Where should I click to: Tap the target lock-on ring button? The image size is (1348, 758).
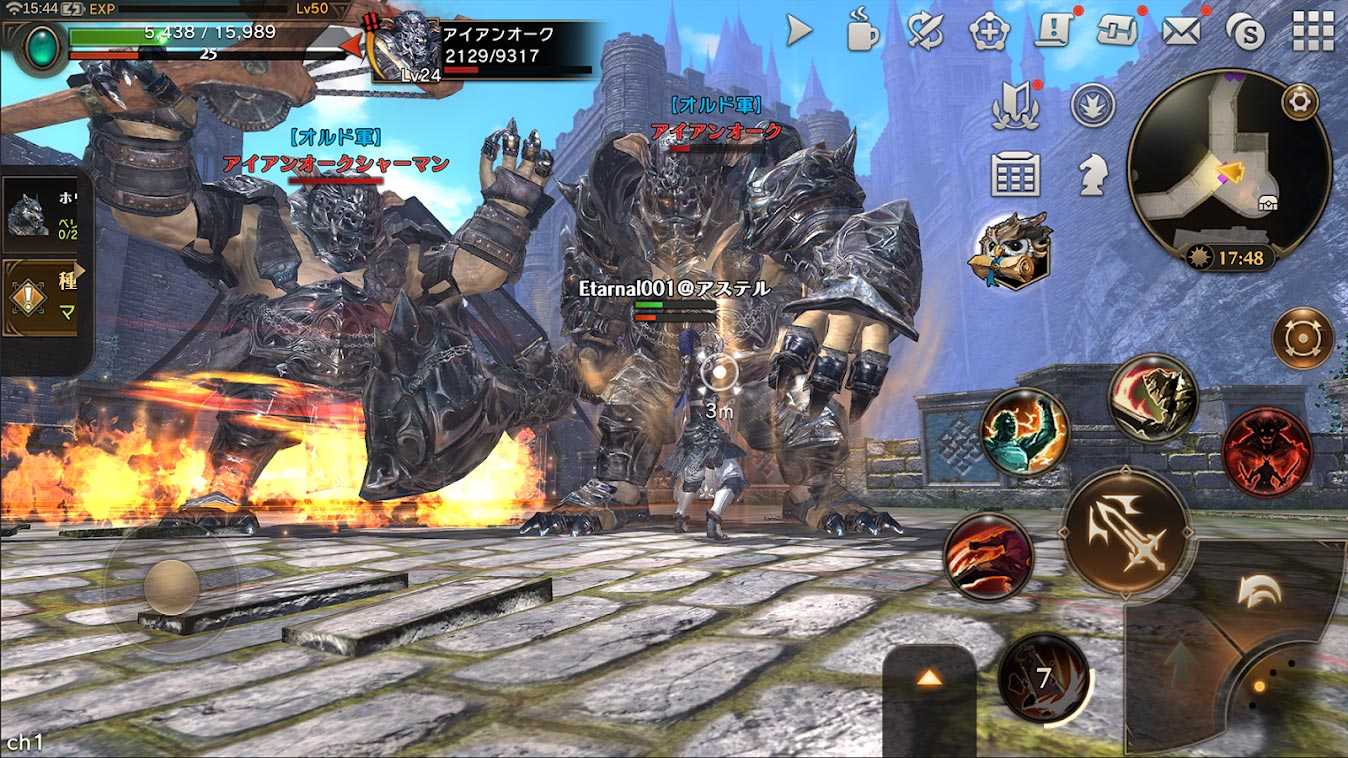1302,338
